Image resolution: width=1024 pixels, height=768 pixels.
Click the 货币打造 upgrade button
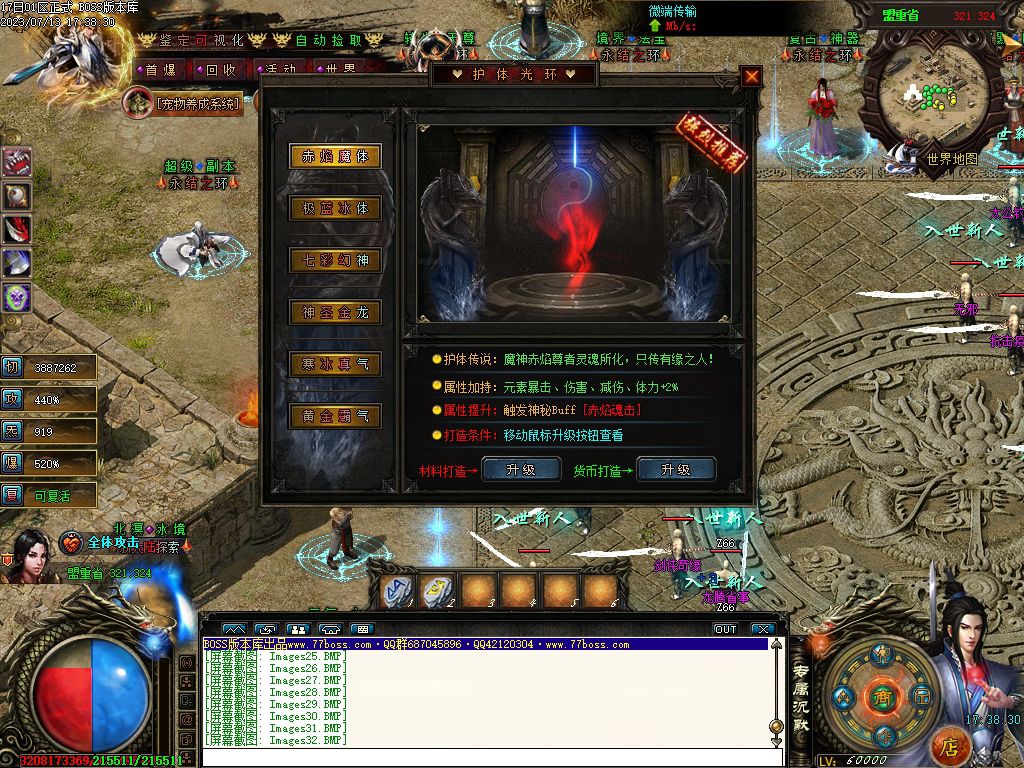click(675, 469)
